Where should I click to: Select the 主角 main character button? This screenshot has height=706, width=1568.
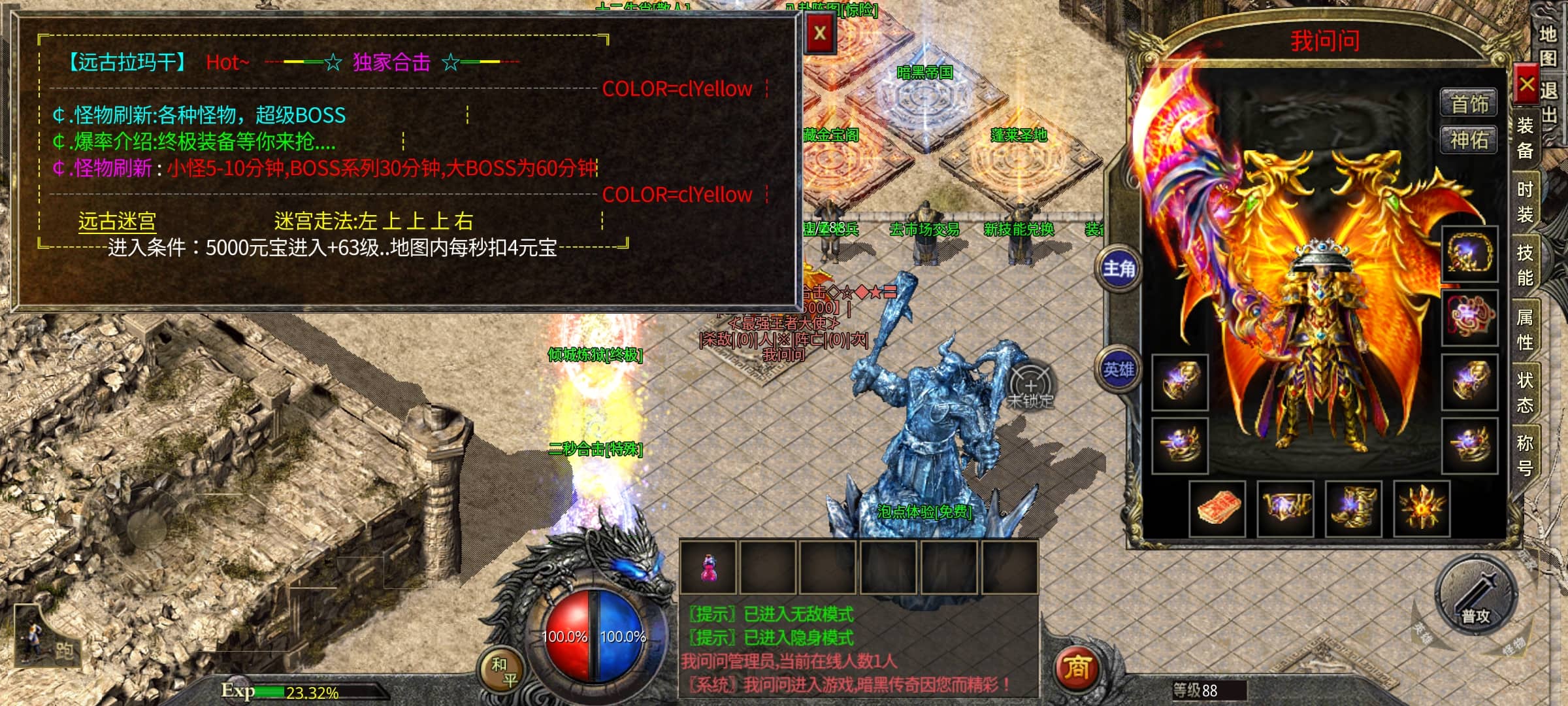click(x=1119, y=268)
